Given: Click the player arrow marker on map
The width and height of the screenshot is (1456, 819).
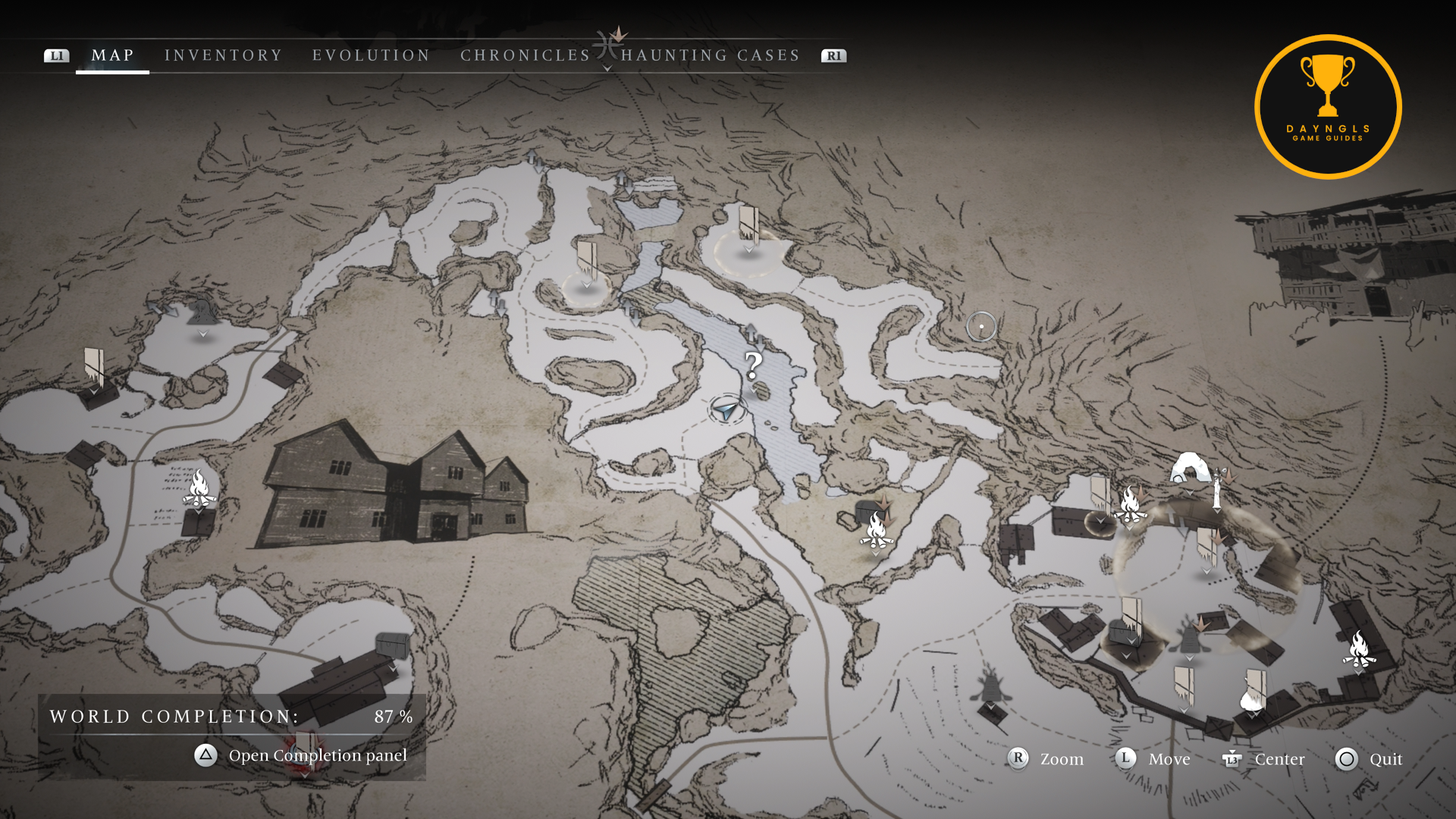Looking at the screenshot, I should click(726, 410).
